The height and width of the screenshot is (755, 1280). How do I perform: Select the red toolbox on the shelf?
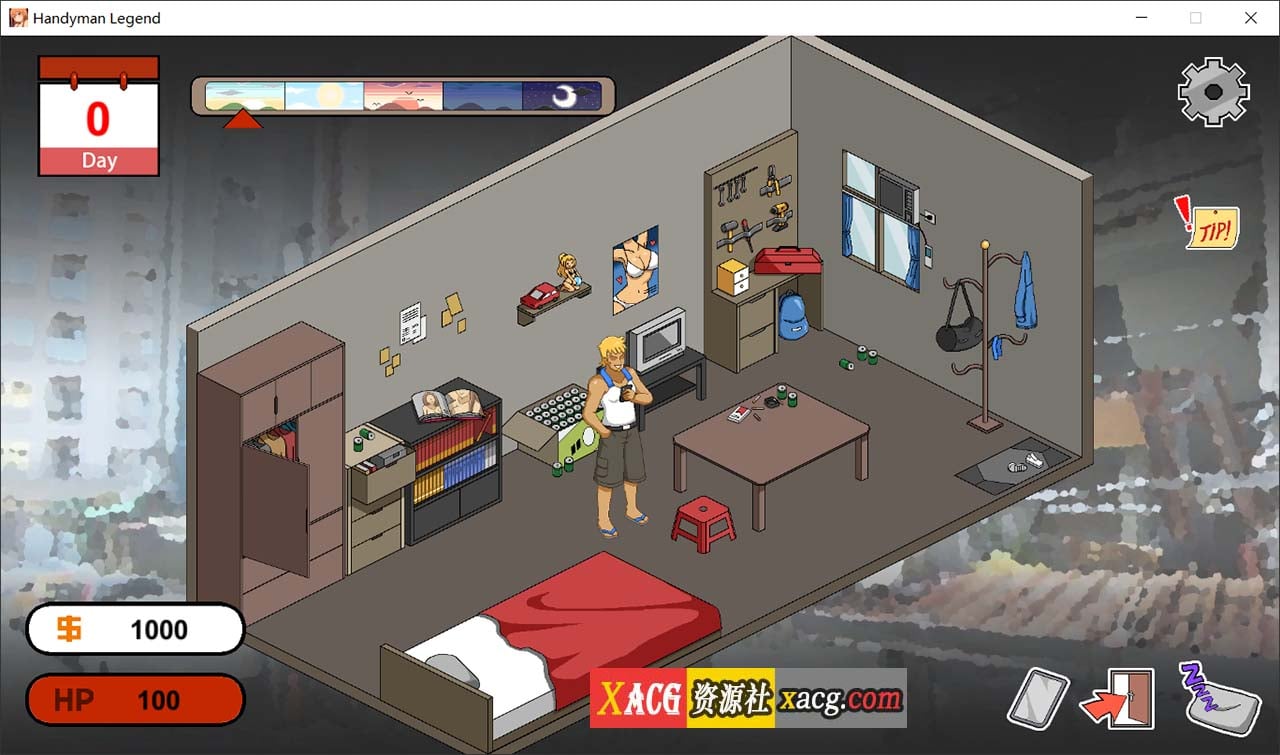coord(789,263)
